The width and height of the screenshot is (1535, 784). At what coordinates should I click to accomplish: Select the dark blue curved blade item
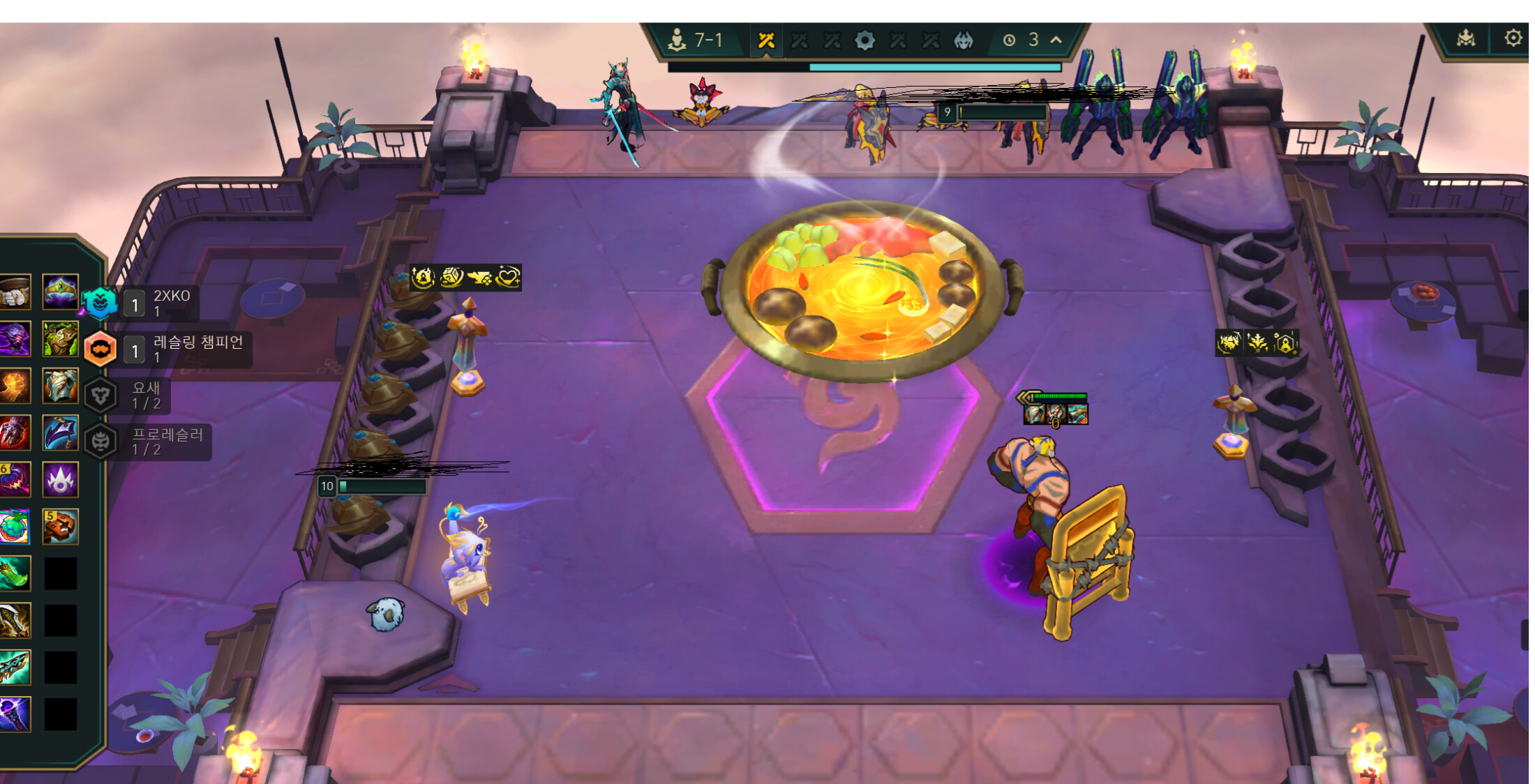[x=60, y=432]
